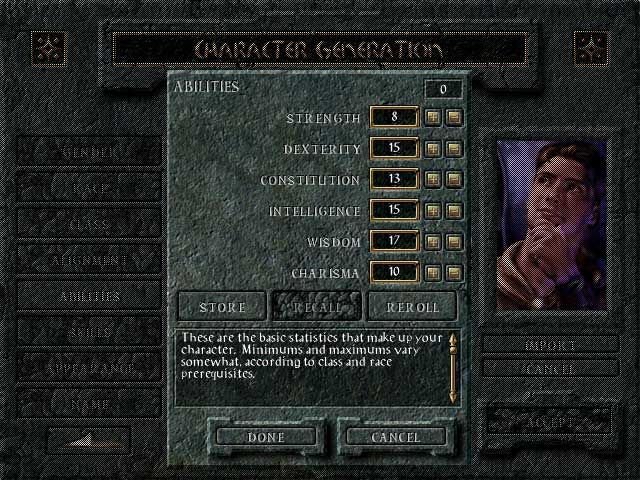The image size is (640, 480).
Task: Increase Strength with its plus button
Action: click(x=433, y=118)
